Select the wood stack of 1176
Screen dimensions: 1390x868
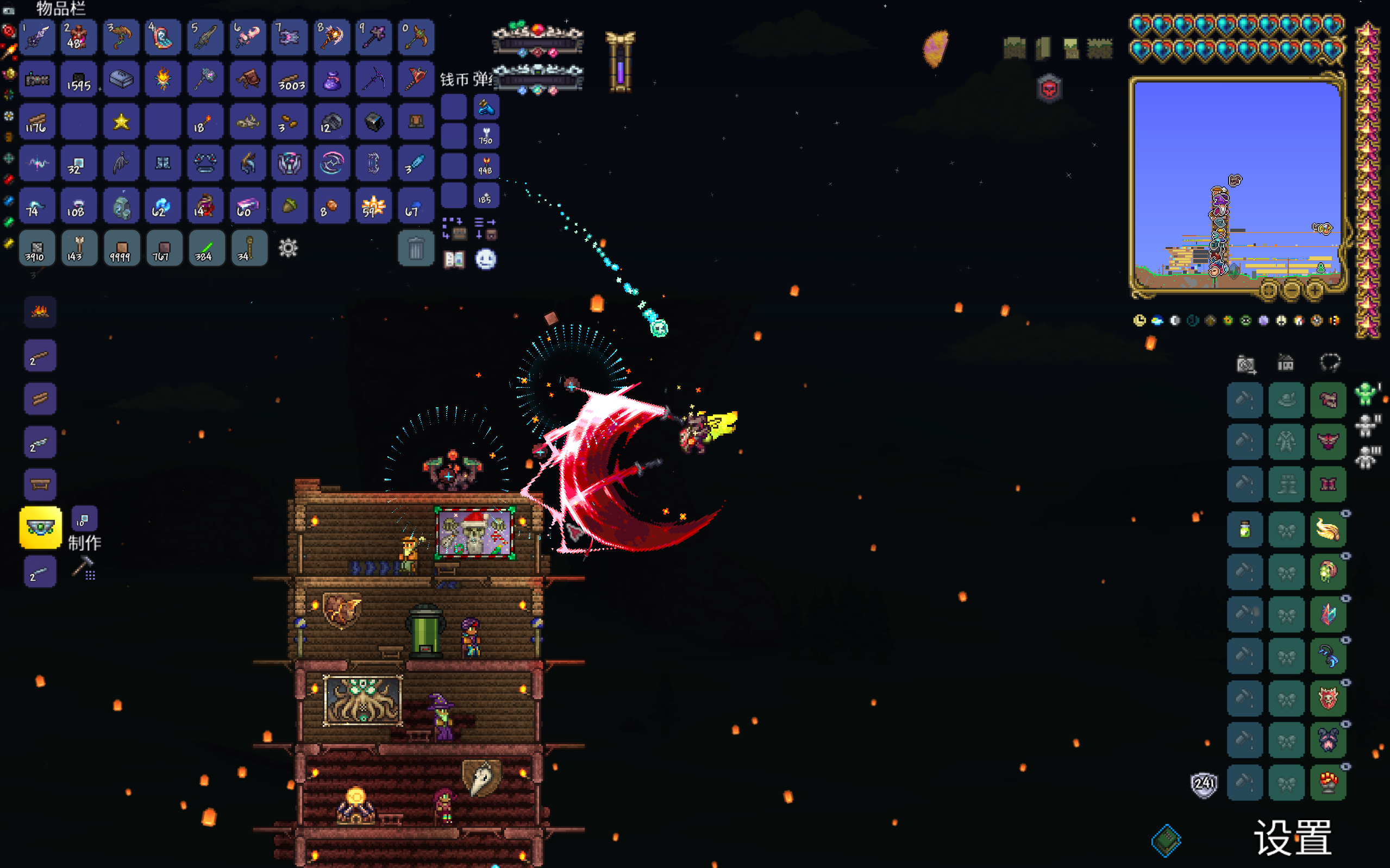[x=37, y=122]
